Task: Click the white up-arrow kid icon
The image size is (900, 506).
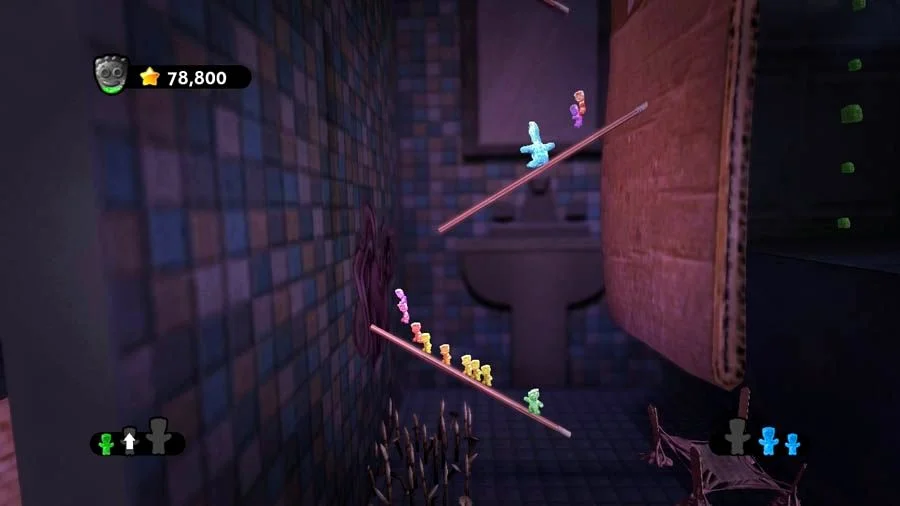Action: pos(129,442)
